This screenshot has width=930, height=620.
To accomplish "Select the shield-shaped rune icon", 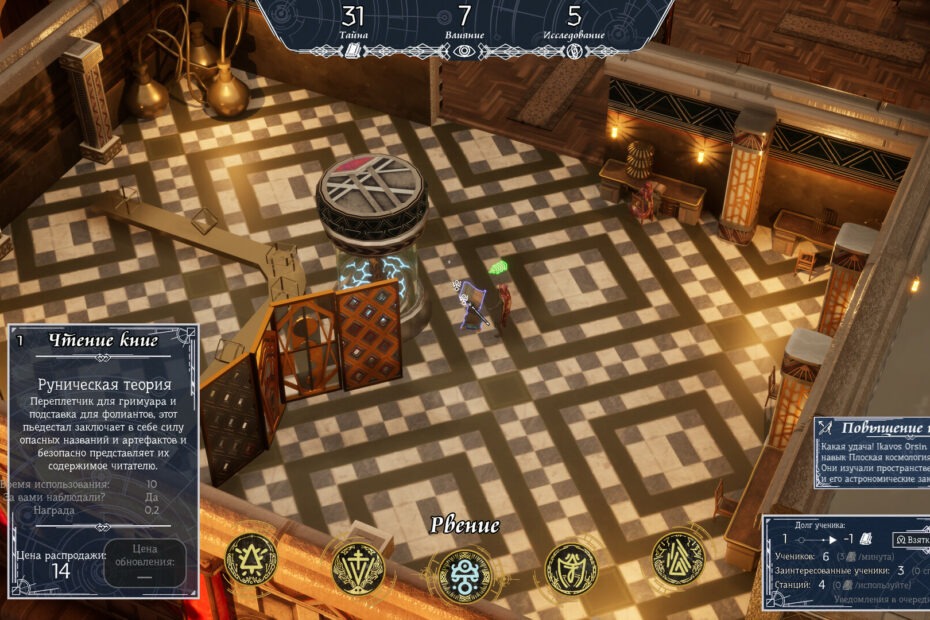I will tap(571, 569).
